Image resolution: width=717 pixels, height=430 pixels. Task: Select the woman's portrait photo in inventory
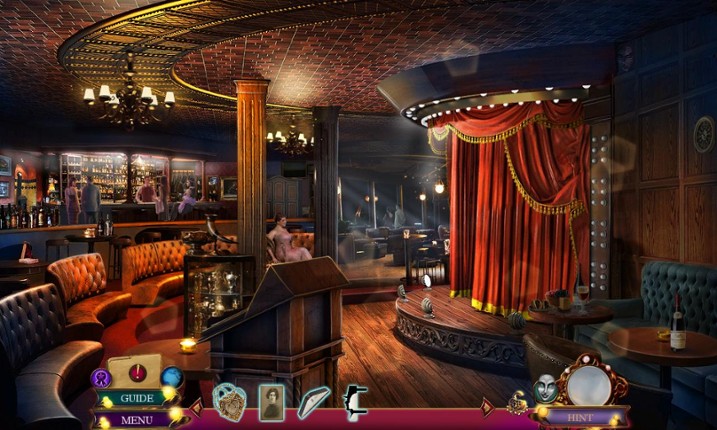(x=271, y=401)
